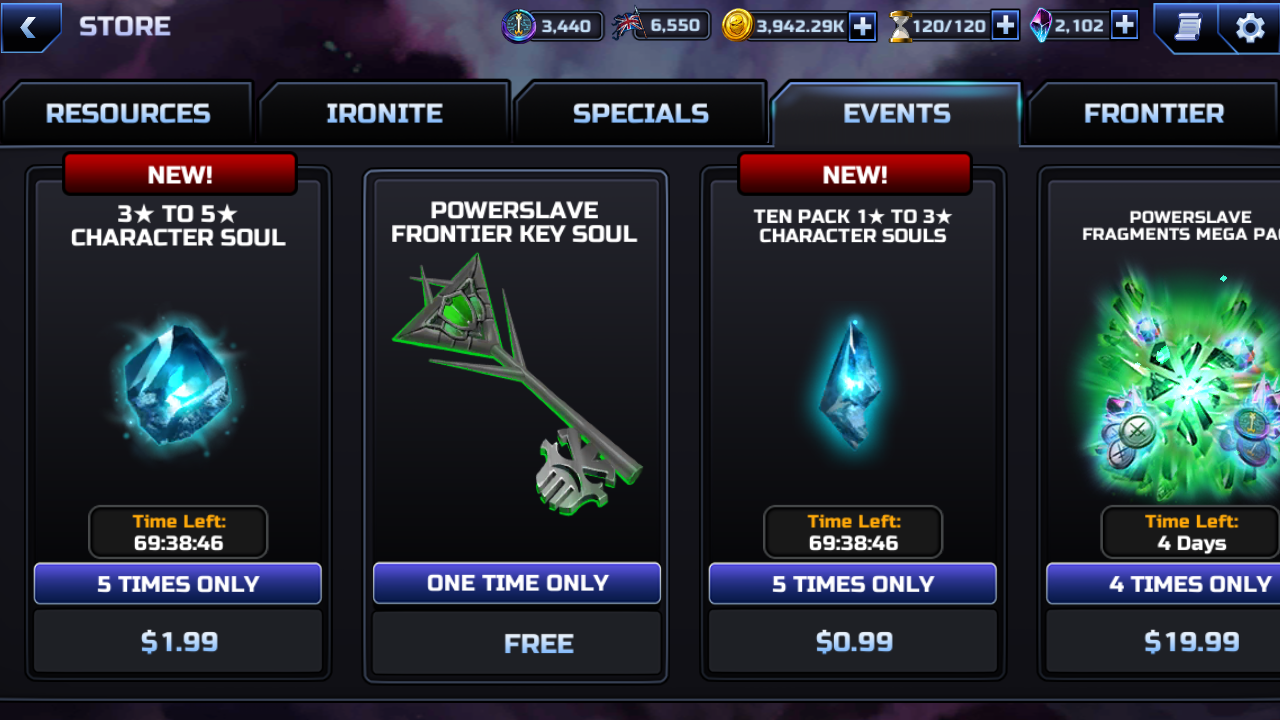Claim the free Powerslave Frontier Key Soul

(516, 643)
